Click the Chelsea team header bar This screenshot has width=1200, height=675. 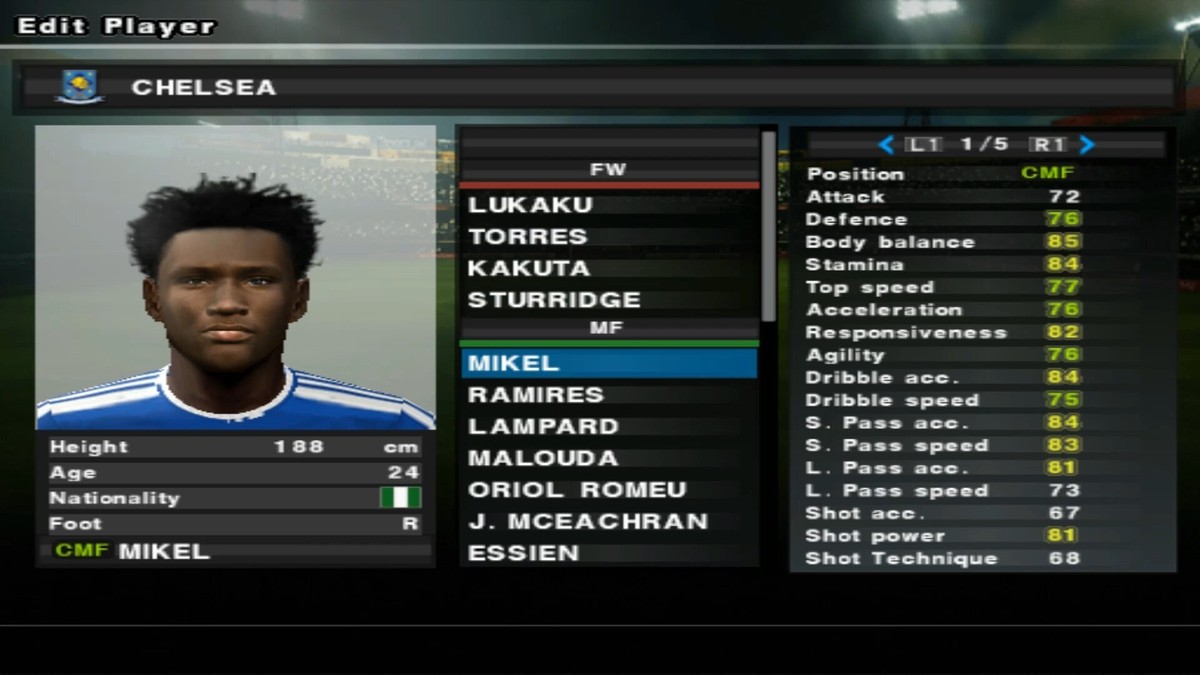pyautogui.click(x=600, y=87)
